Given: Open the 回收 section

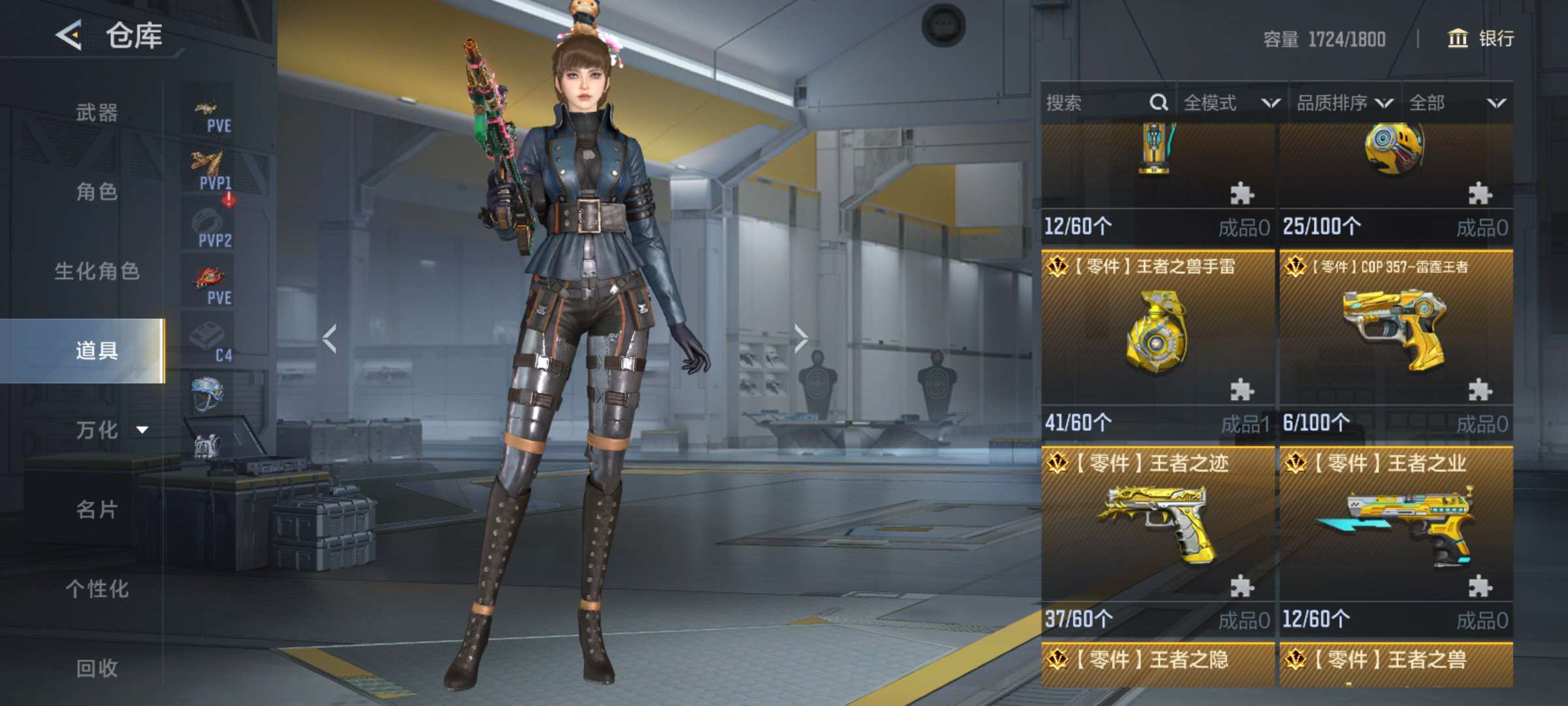Looking at the screenshot, I should [97, 667].
